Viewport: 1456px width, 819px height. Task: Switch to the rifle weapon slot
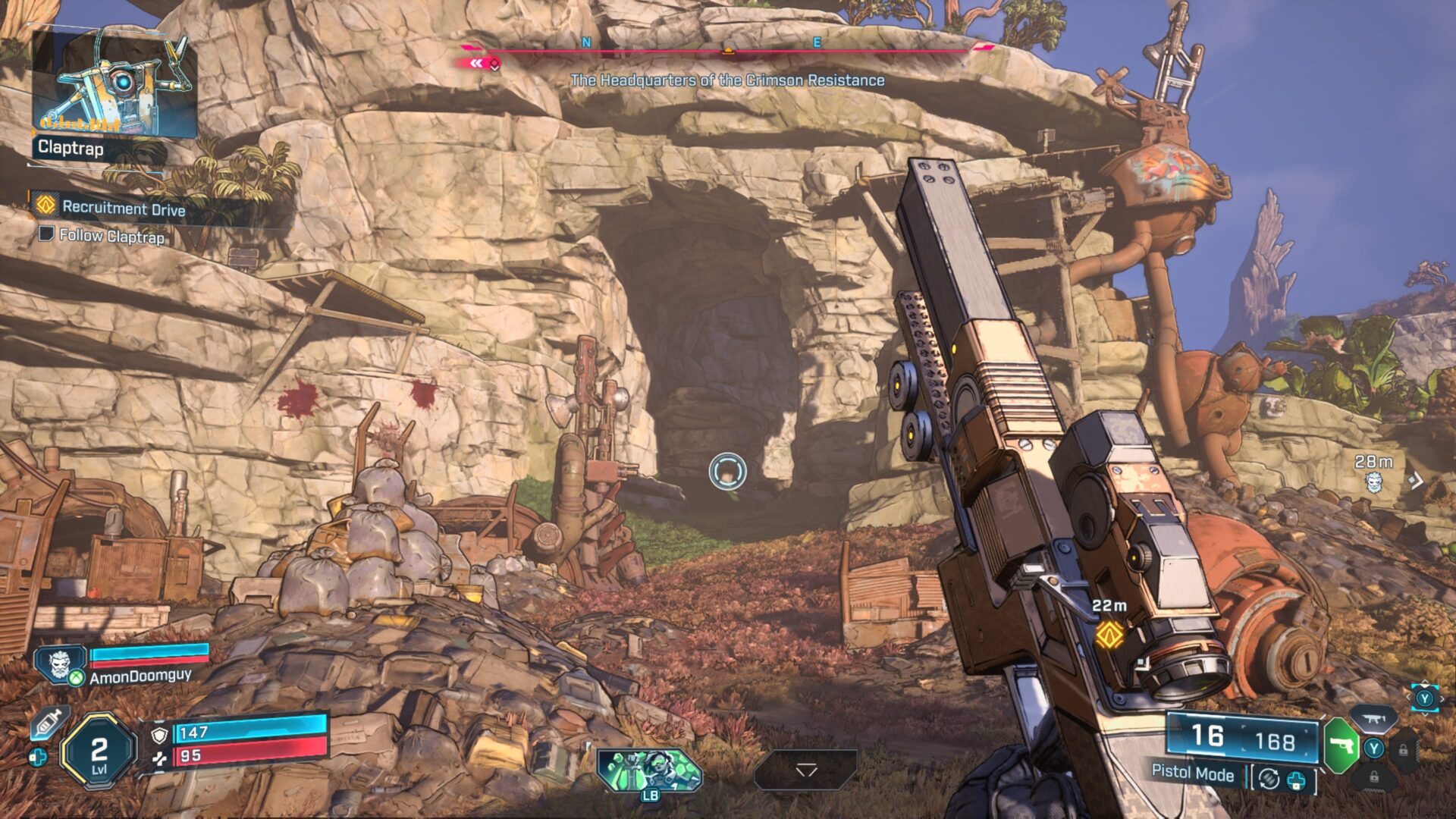click(1373, 719)
